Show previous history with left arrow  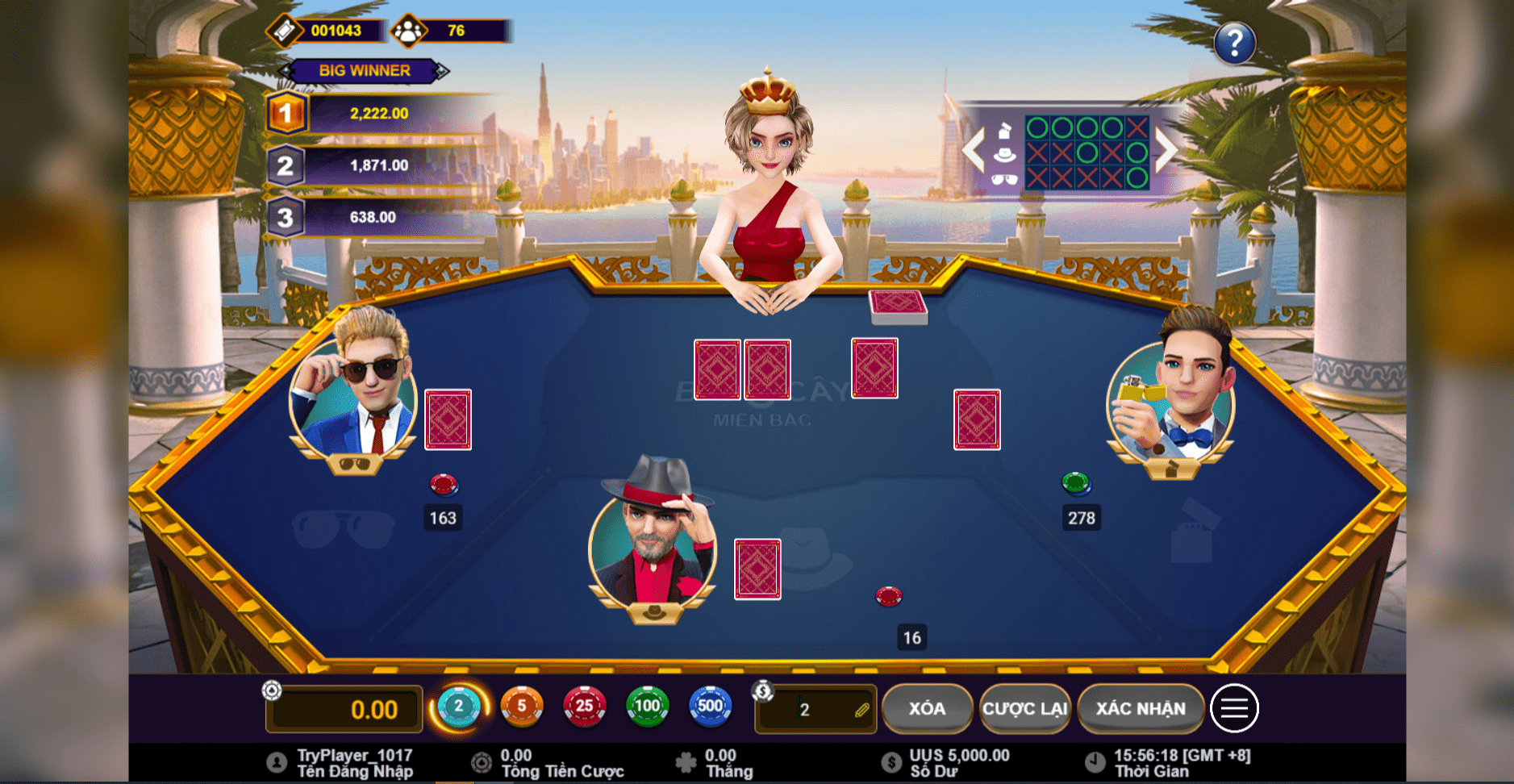pos(974,149)
